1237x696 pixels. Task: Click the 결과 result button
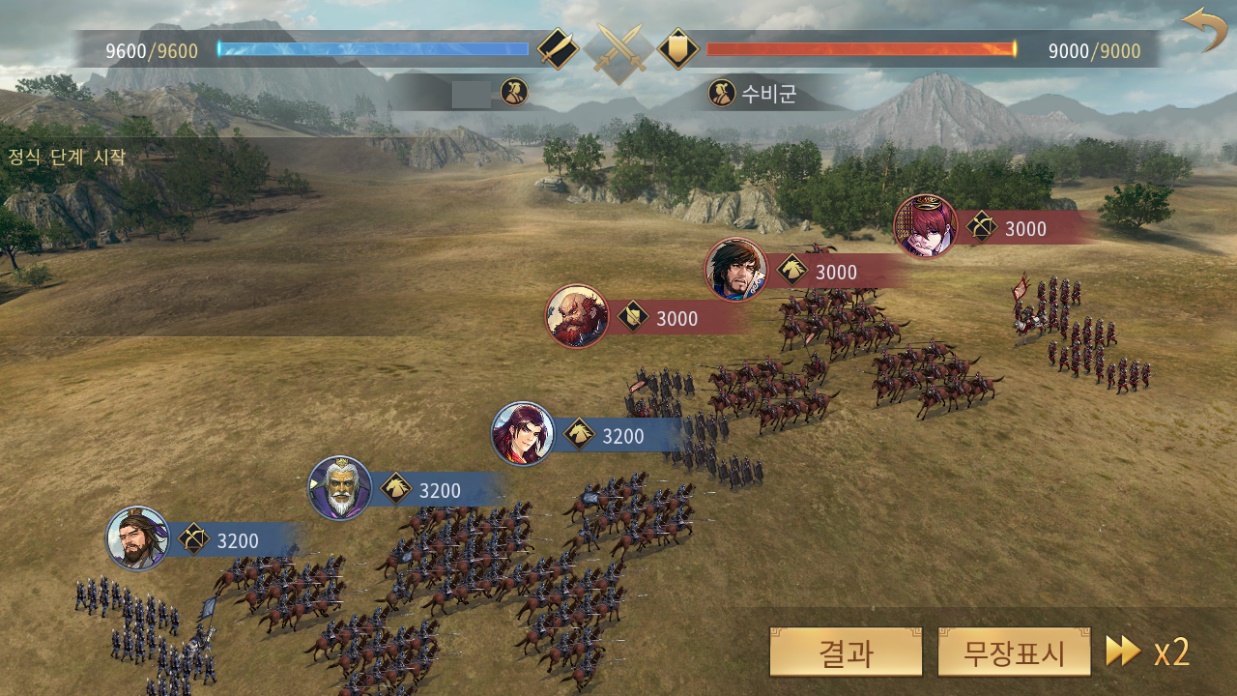845,653
